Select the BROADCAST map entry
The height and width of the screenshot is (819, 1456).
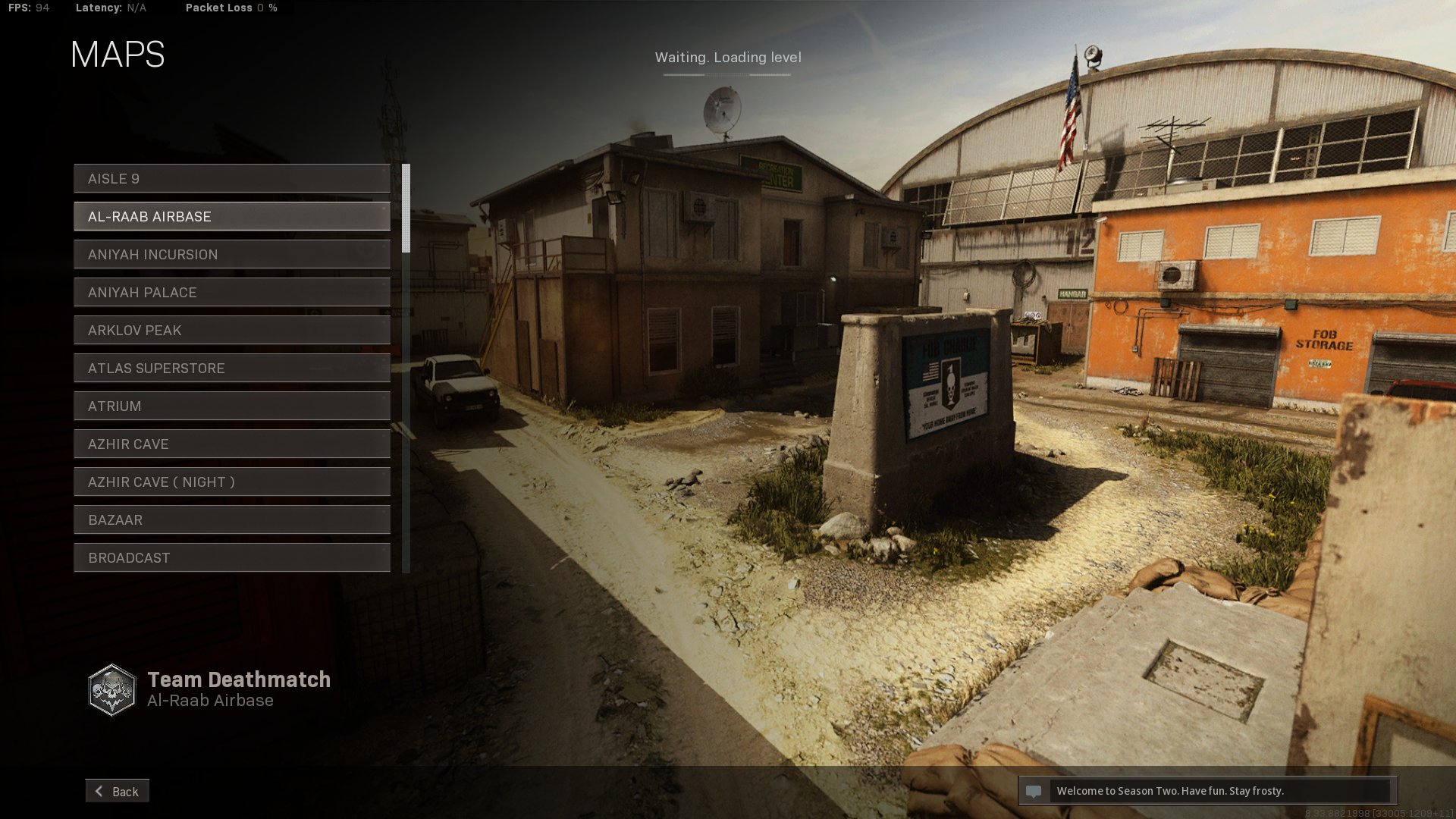(231, 557)
